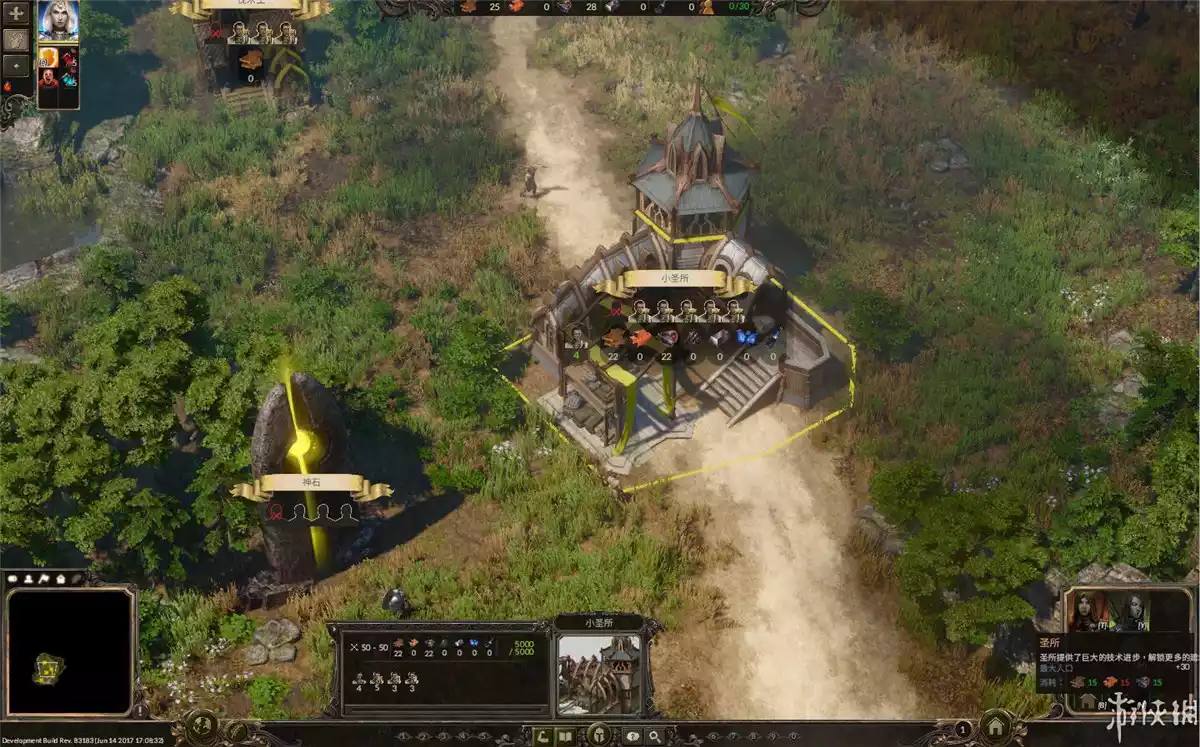The image size is (1200, 747).
Task: Select the blonde hero portrait
Action: click(58, 21)
